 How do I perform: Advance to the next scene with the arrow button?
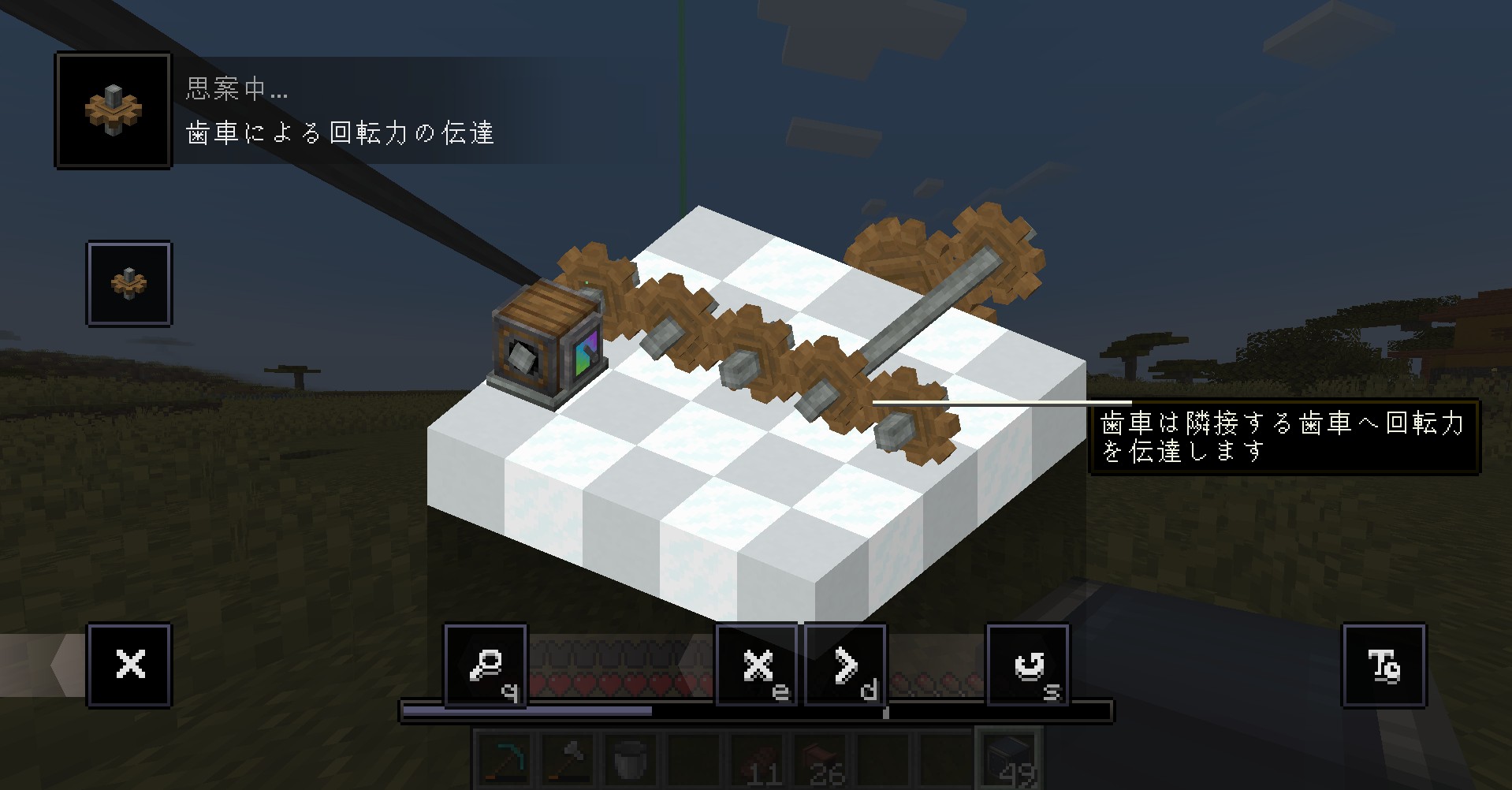[x=844, y=666]
